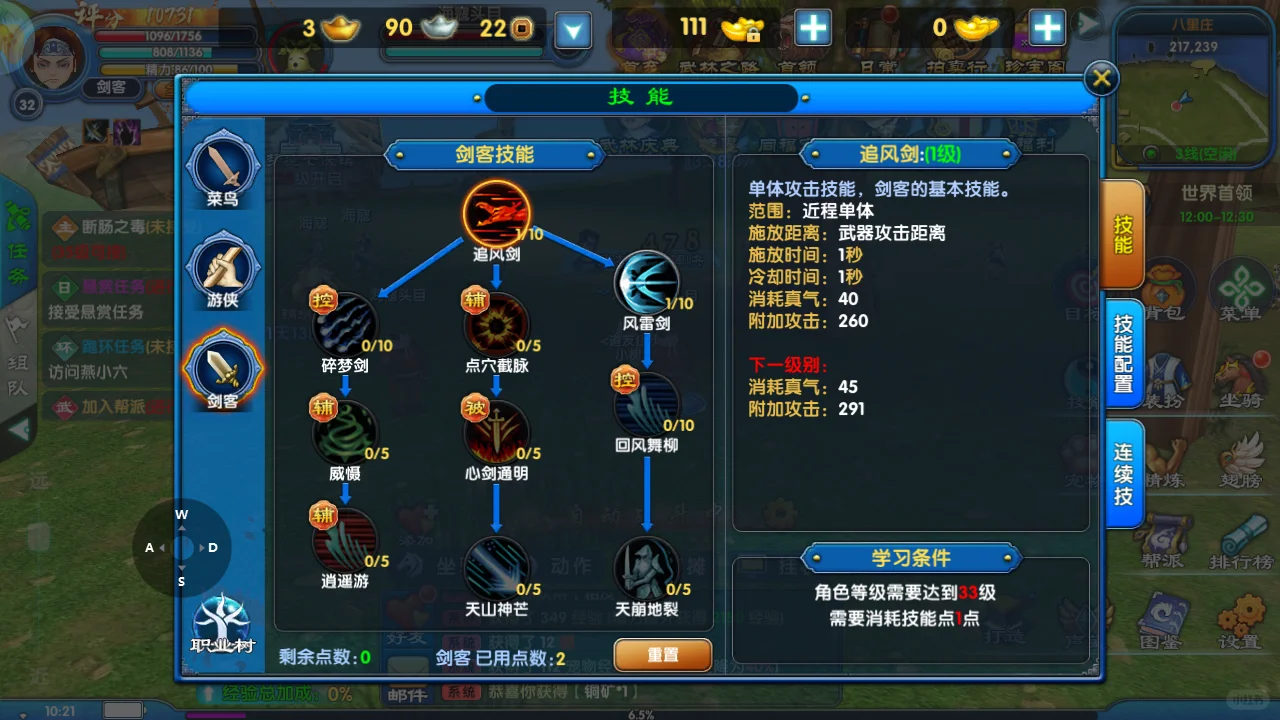Switch to the 技能配置 tab
The image size is (1280, 720).
point(1123,352)
